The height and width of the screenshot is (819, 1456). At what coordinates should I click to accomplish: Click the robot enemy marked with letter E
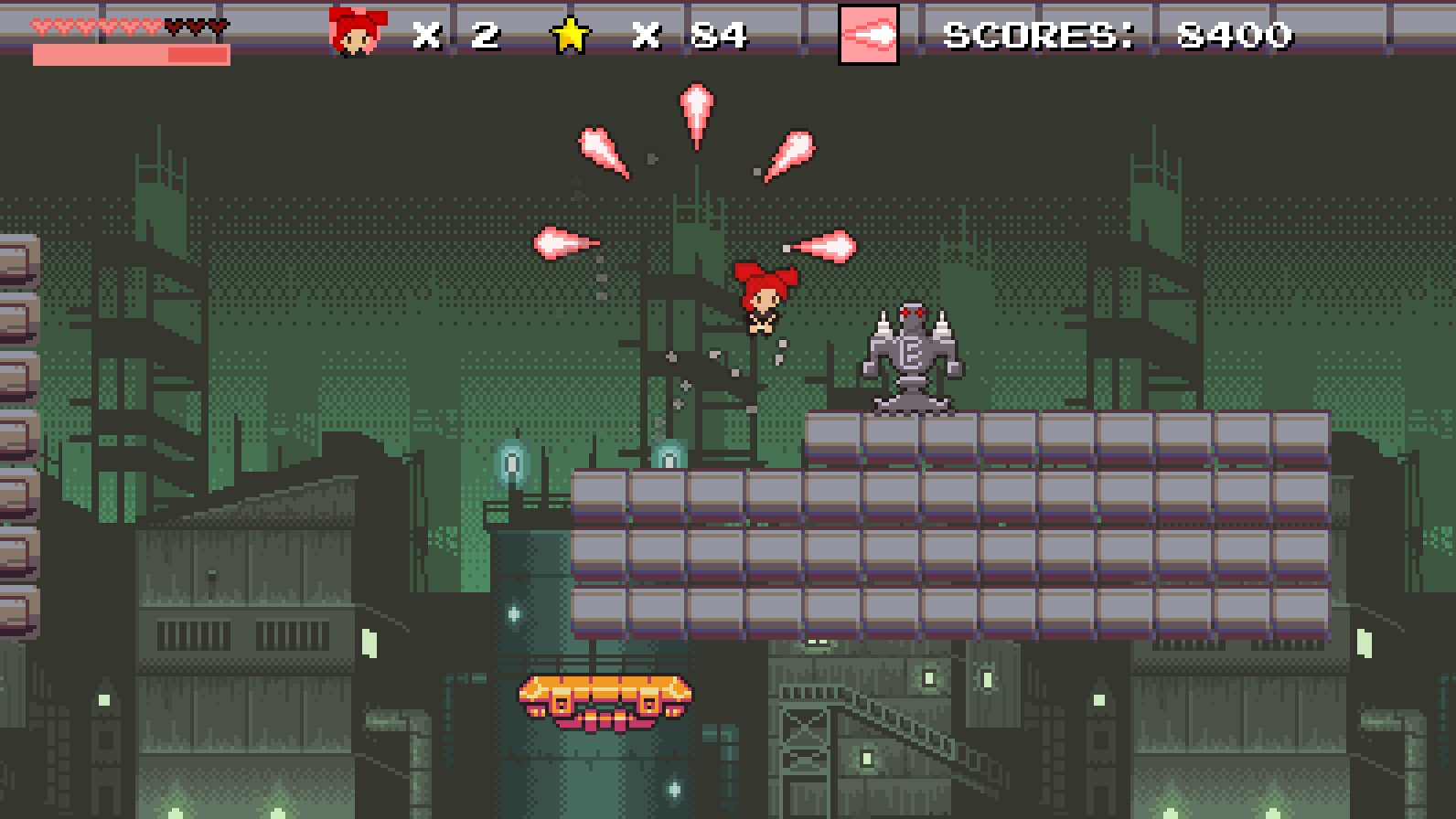click(x=912, y=356)
